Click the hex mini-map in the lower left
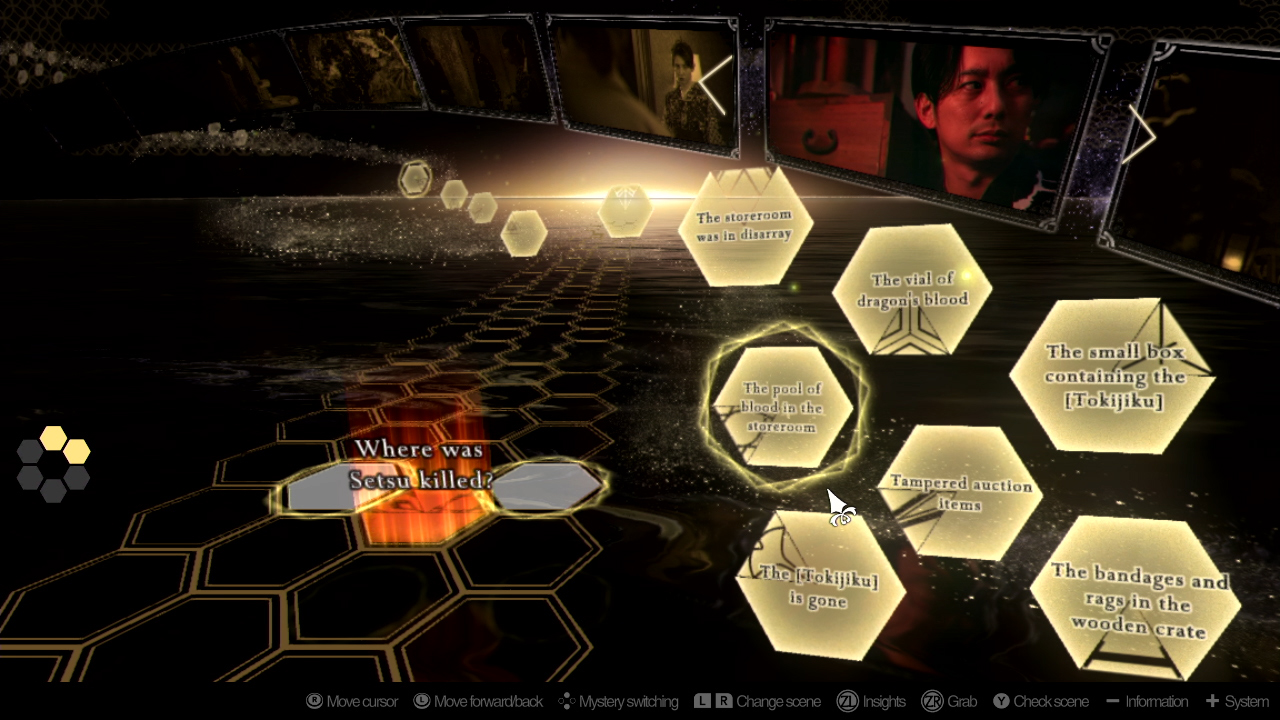1280x720 pixels. coord(53,463)
